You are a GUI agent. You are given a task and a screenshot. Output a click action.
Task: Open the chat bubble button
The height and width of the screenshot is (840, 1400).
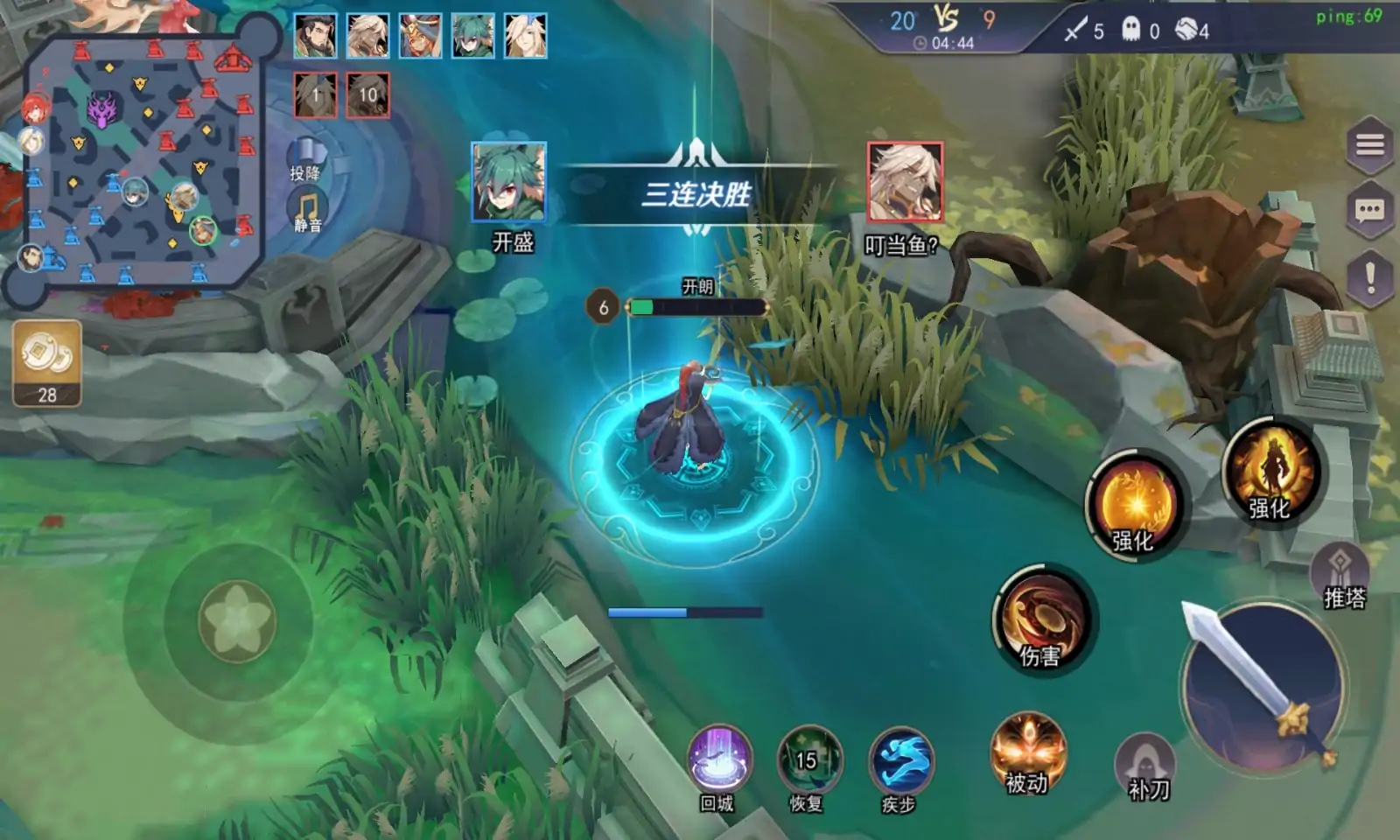1369,211
